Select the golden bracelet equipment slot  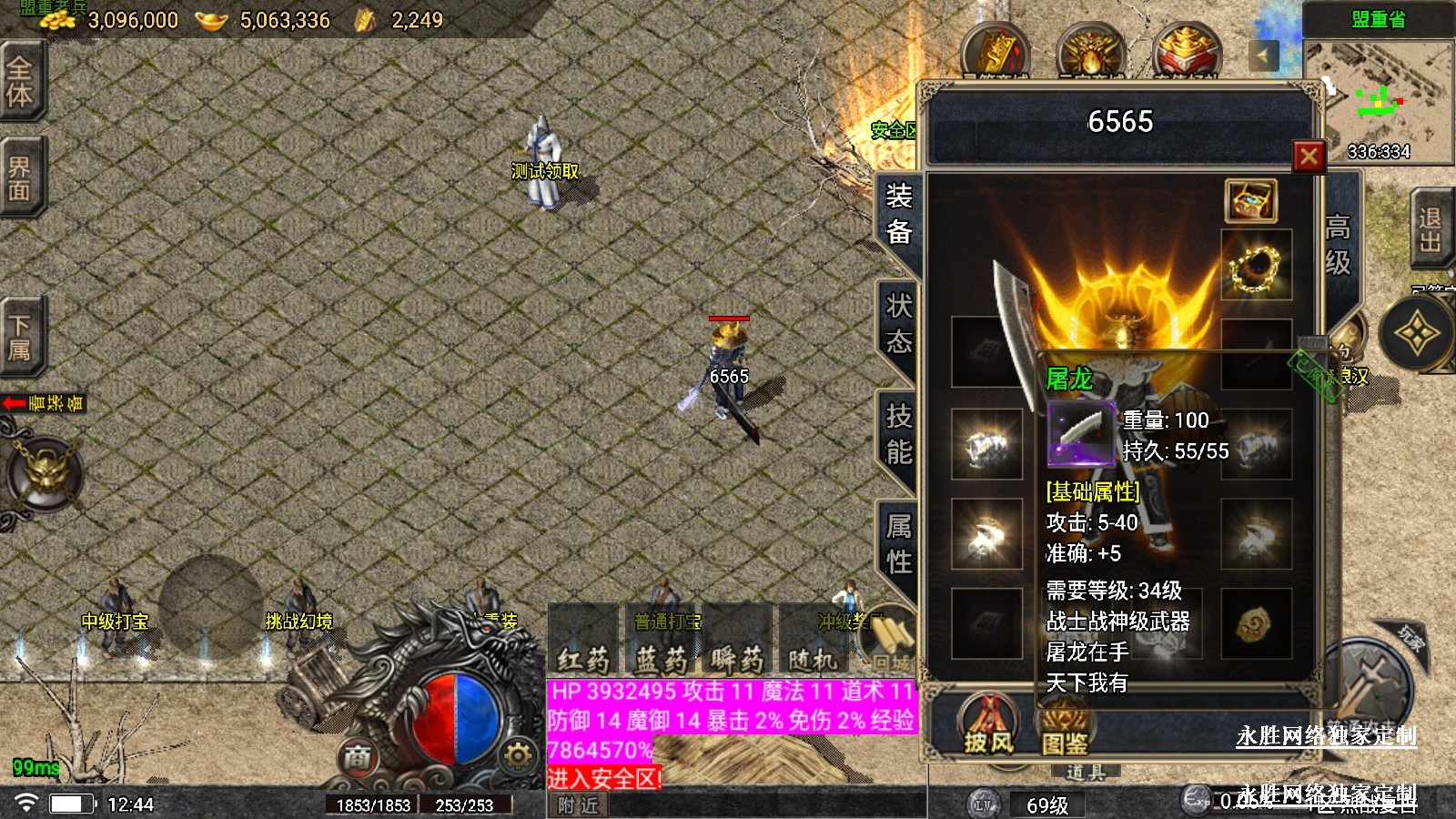pos(1256,266)
